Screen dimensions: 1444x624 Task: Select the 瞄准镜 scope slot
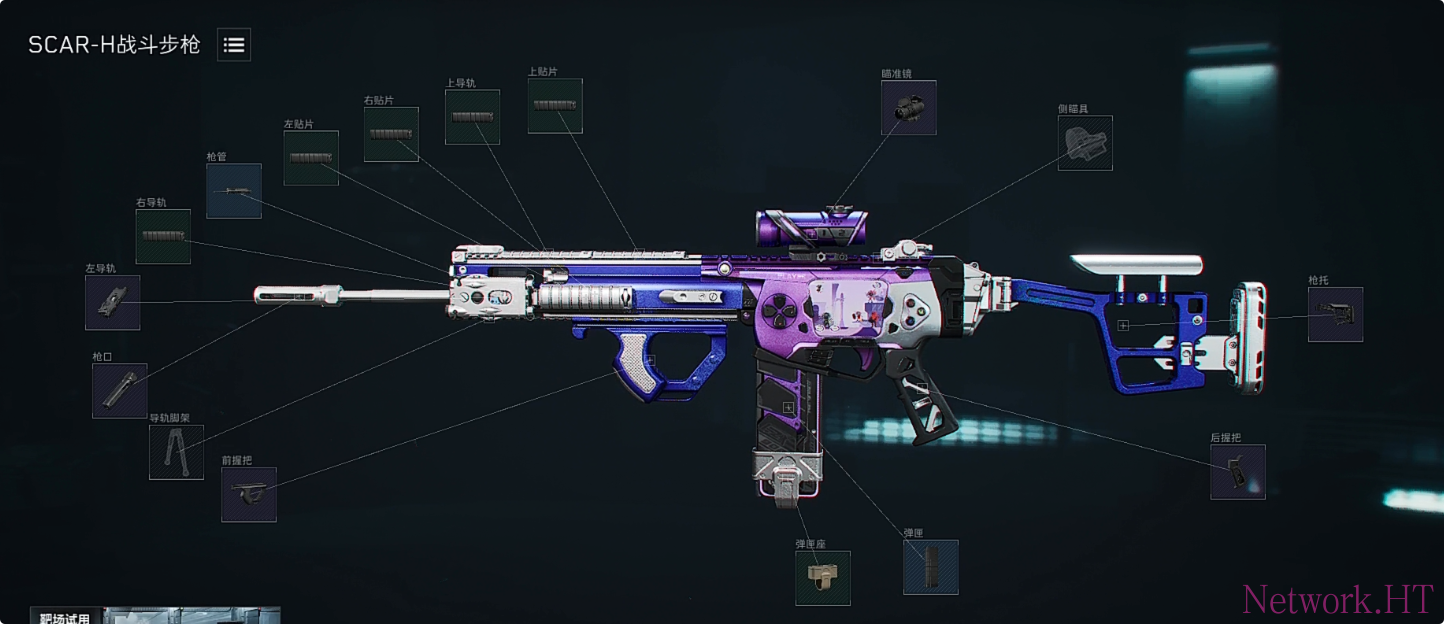(x=908, y=108)
